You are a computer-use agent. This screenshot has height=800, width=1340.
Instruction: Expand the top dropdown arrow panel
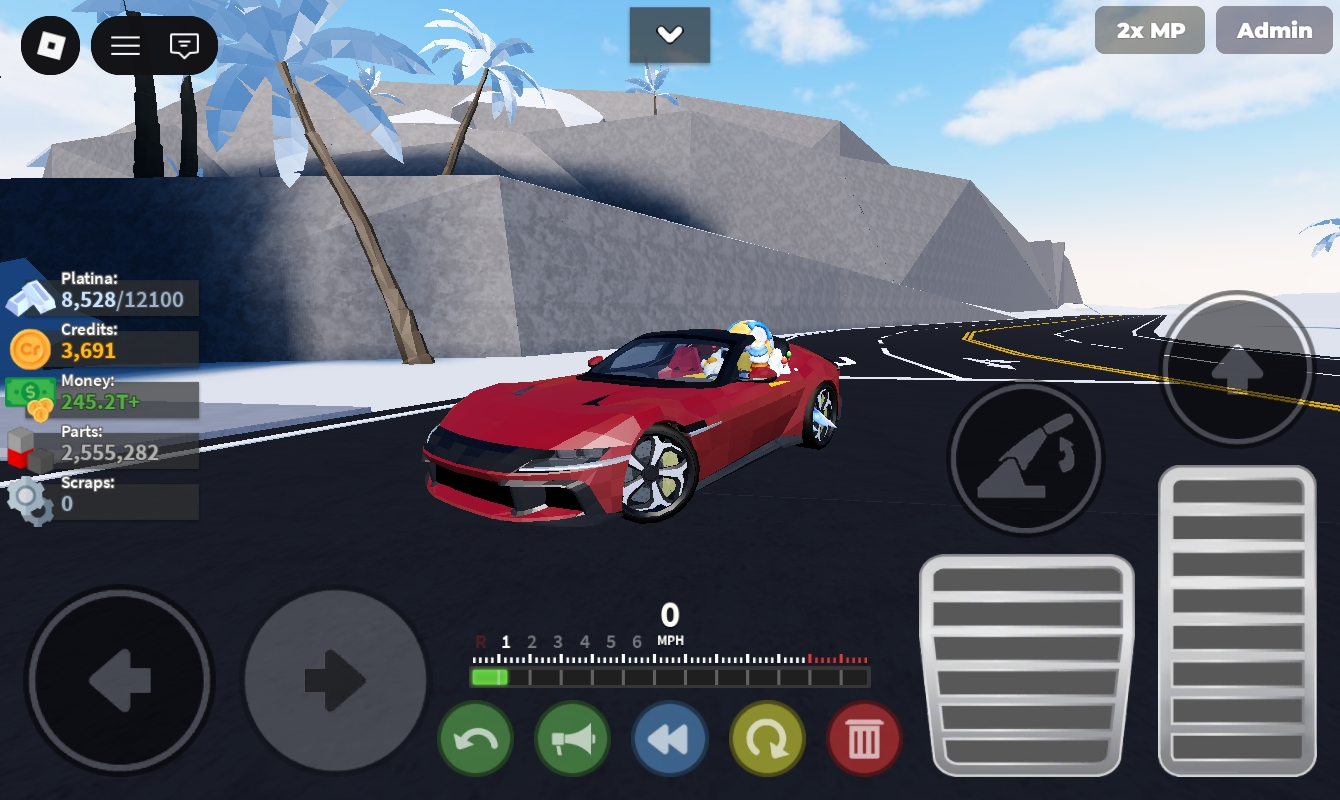click(669, 35)
